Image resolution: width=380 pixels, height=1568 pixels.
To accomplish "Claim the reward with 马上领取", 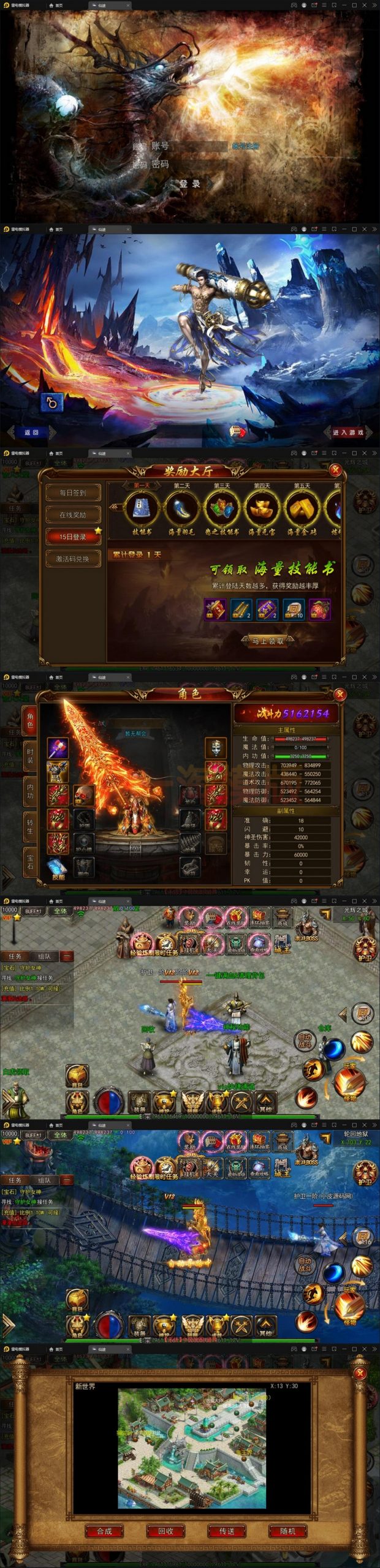I will [268, 641].
